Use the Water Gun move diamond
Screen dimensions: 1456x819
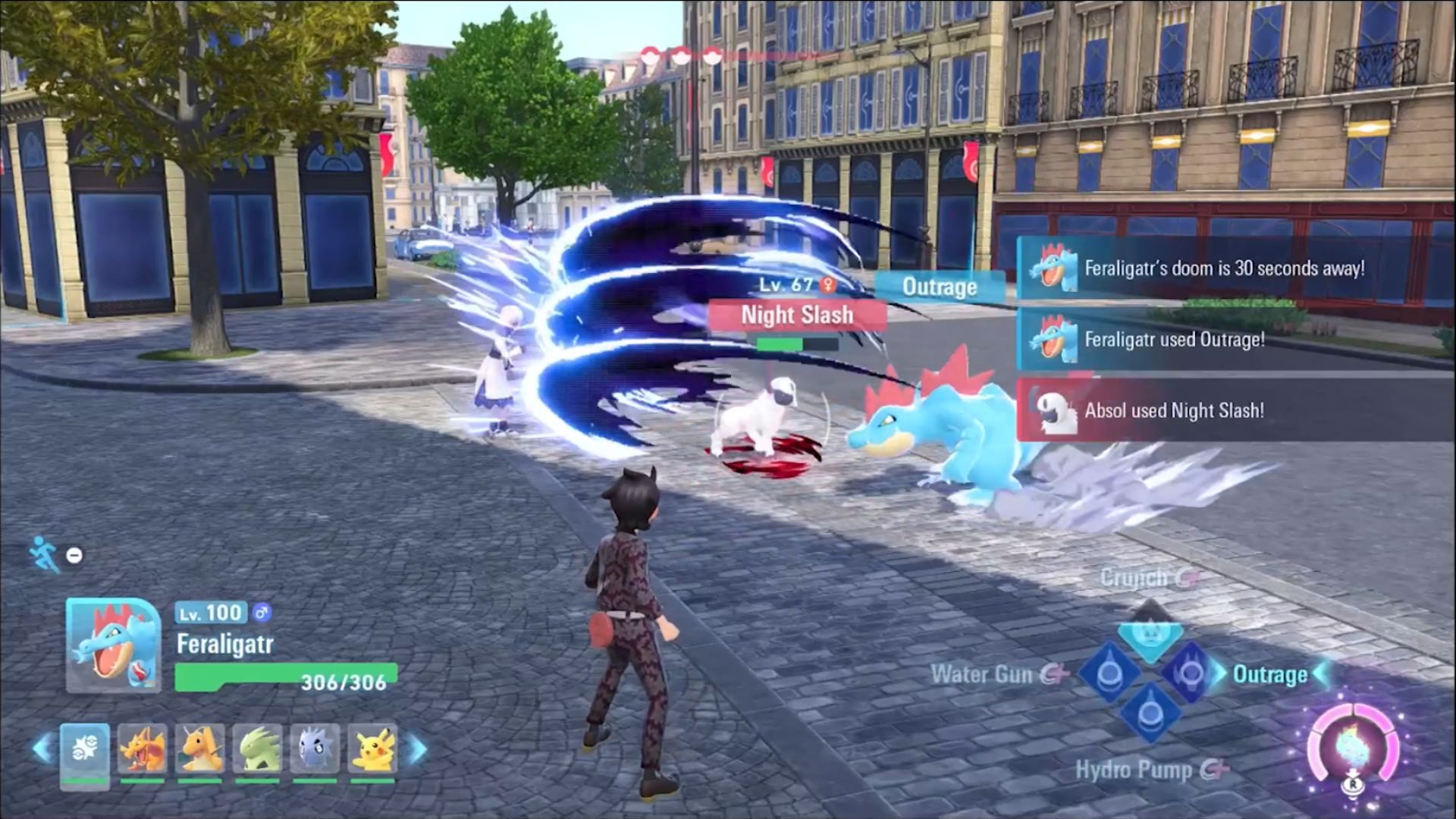tap(1108, 674)
